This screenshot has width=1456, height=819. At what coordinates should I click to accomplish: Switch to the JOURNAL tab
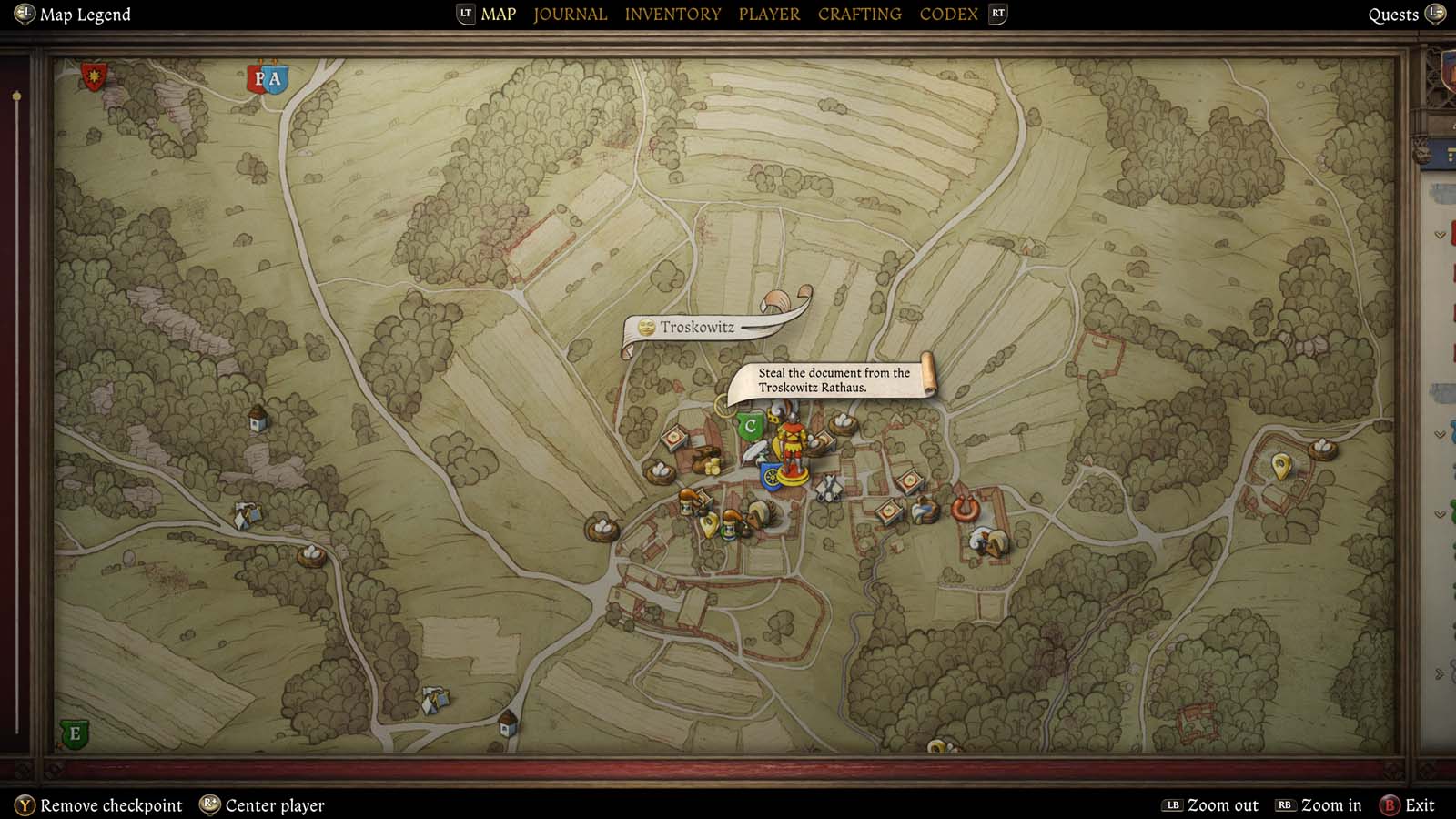pos(570,14)
